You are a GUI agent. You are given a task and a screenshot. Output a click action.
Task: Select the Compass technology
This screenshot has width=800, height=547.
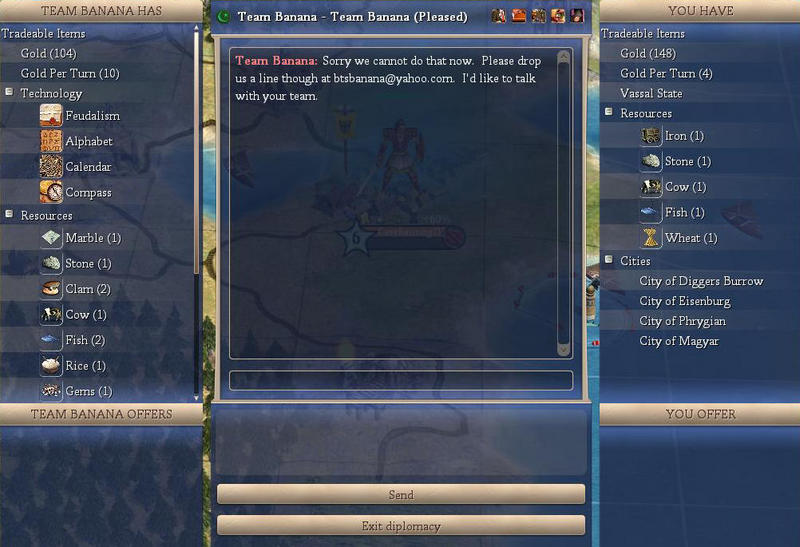88,192
